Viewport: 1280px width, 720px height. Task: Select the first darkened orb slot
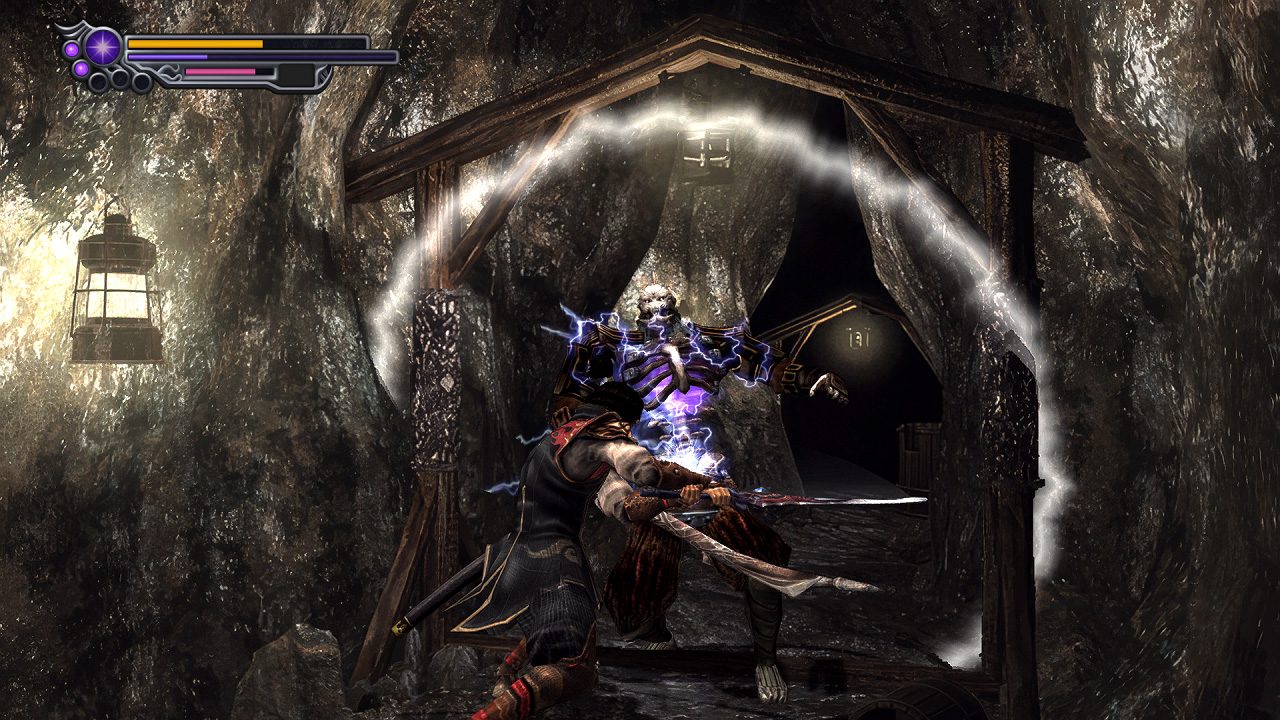pyautogui.click(x=98, y=80)
